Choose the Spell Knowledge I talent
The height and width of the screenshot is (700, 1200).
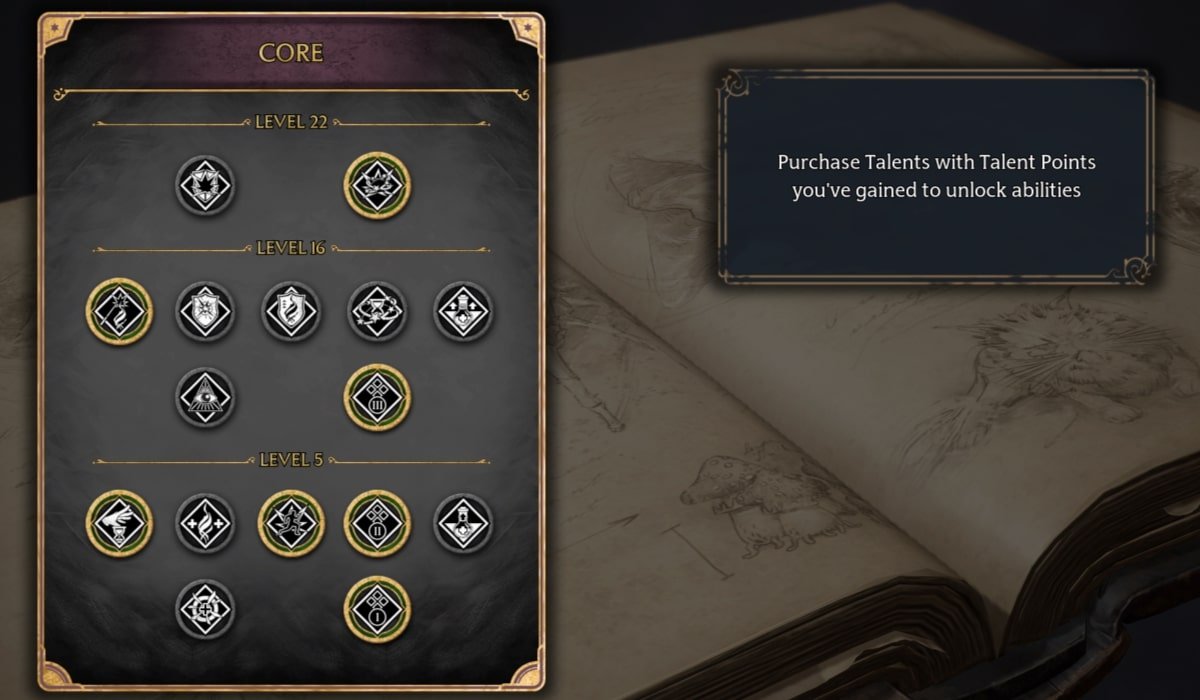click(x=377, y=609)
